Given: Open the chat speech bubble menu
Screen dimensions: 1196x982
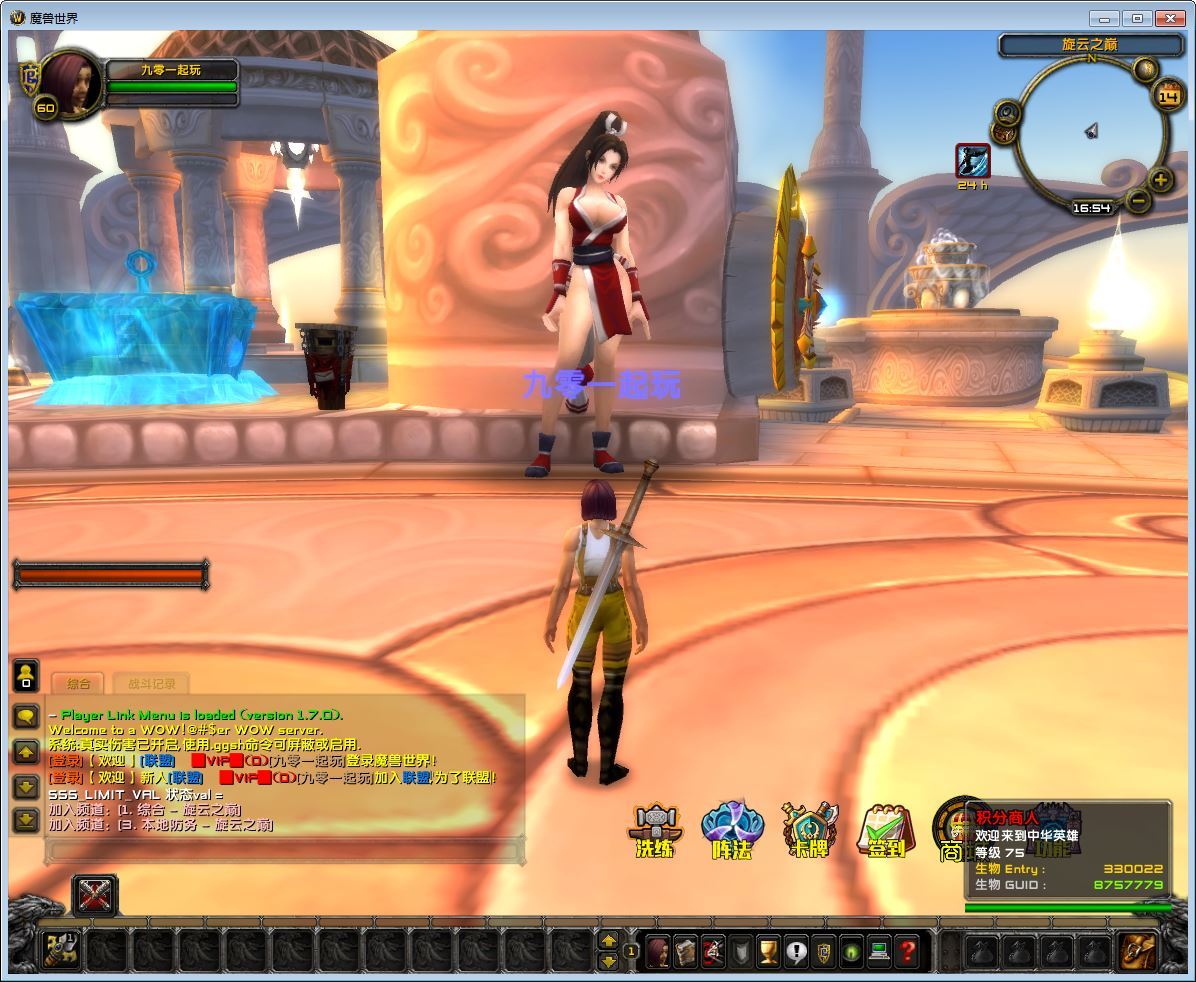Looking at the screenshot, I should (26, 716).
